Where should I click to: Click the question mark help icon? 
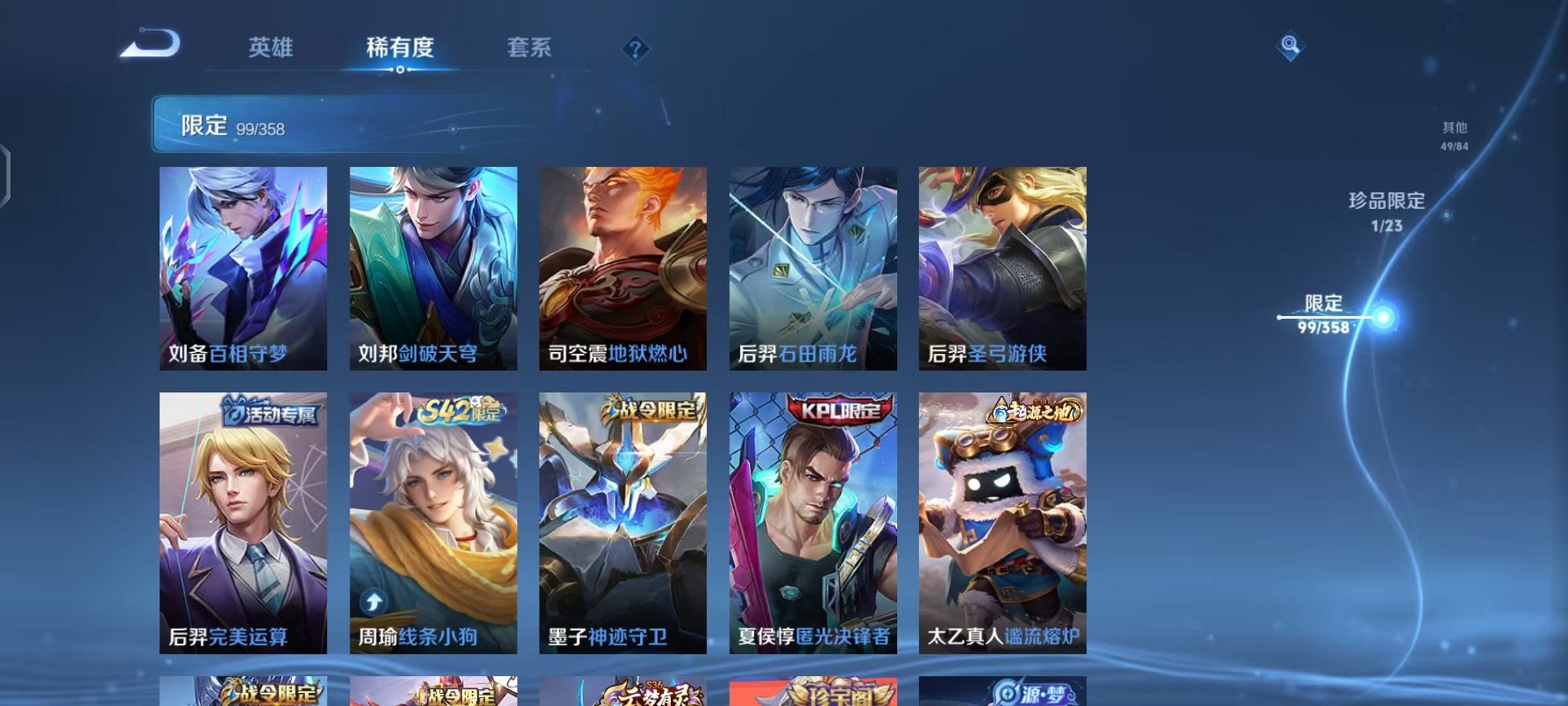[x=635, y=49]
